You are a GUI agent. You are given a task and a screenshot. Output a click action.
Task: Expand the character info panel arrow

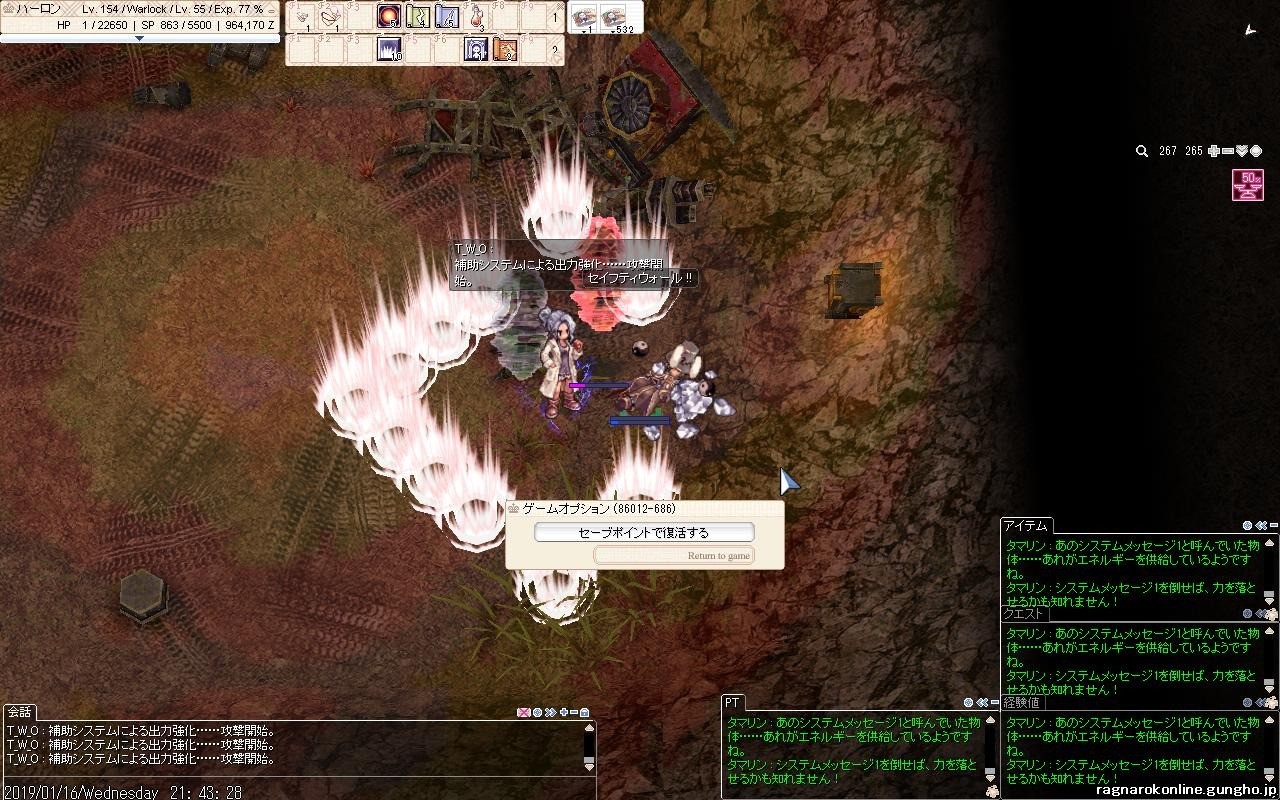139,39
